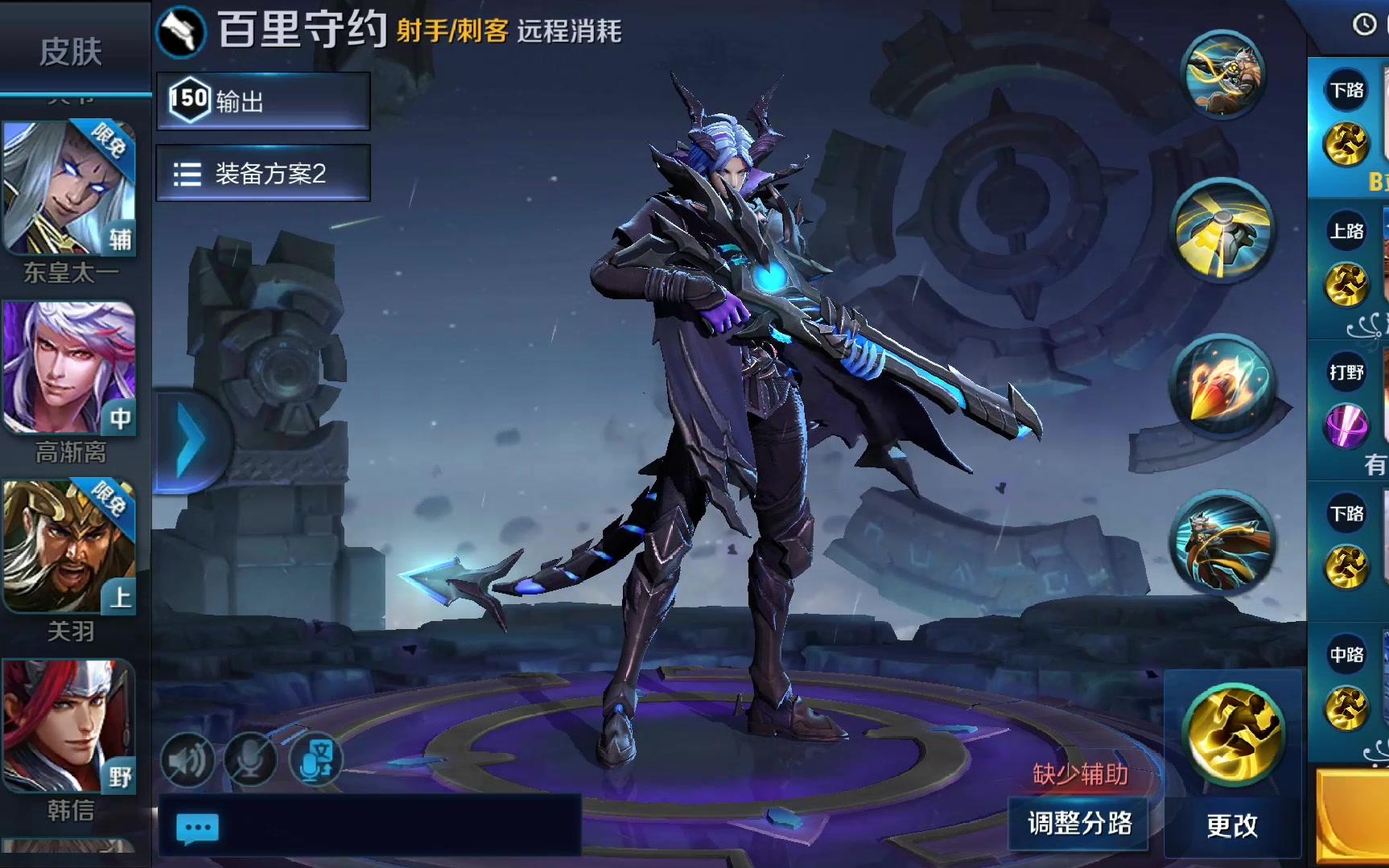Screen dimensions: 1389x868
Task: View the lowest caped-hero skill icon
Action: click(x=1222, y=542)
